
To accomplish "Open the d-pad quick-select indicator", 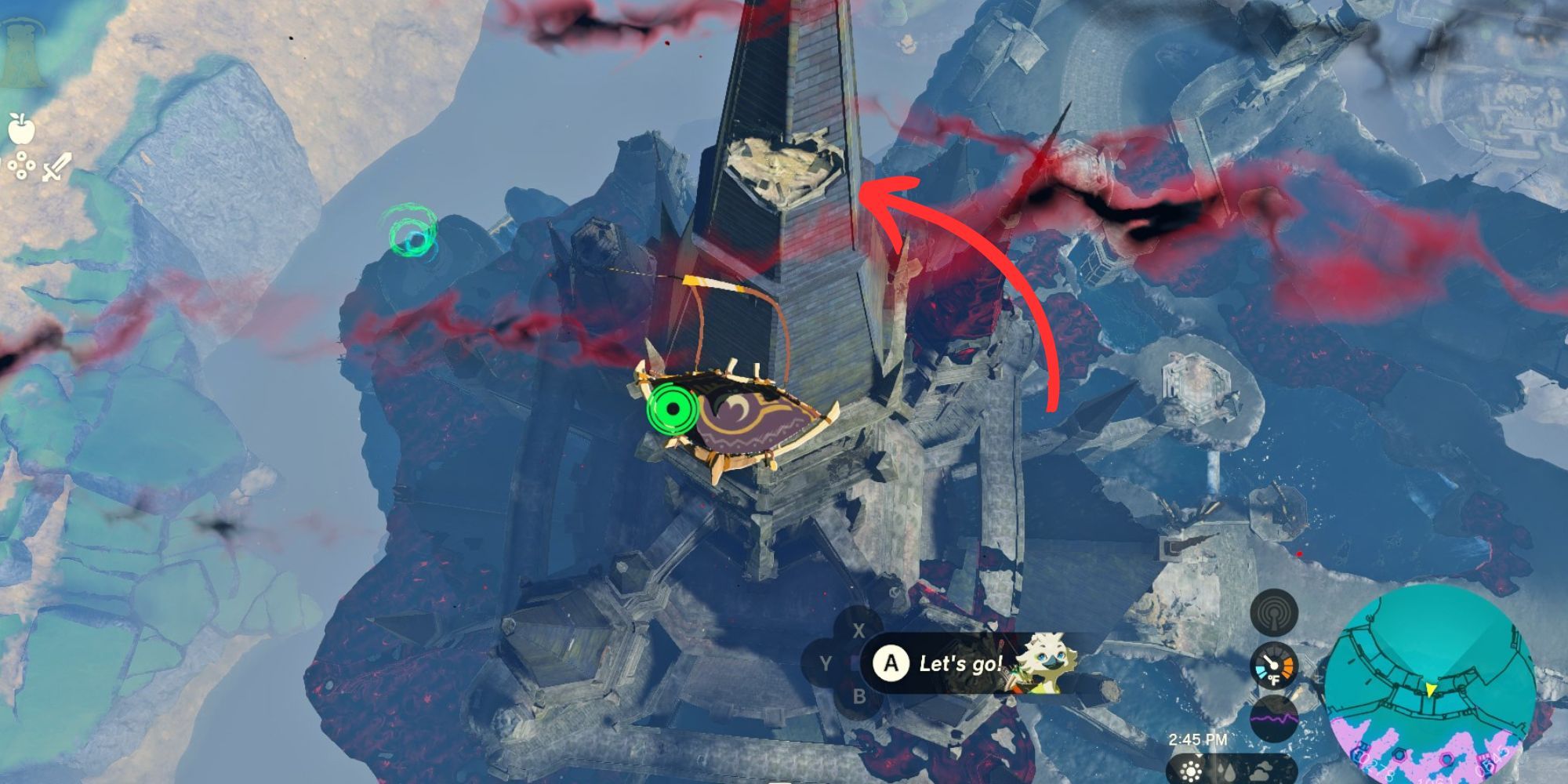I will 22,166.
